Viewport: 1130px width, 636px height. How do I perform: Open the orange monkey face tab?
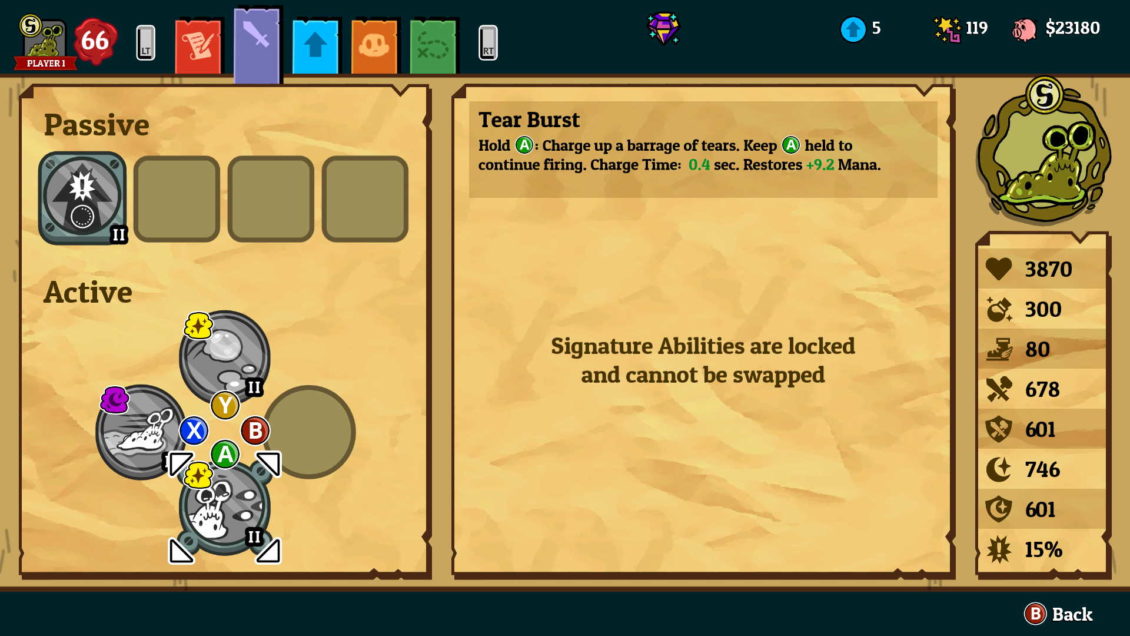[374, 47]
